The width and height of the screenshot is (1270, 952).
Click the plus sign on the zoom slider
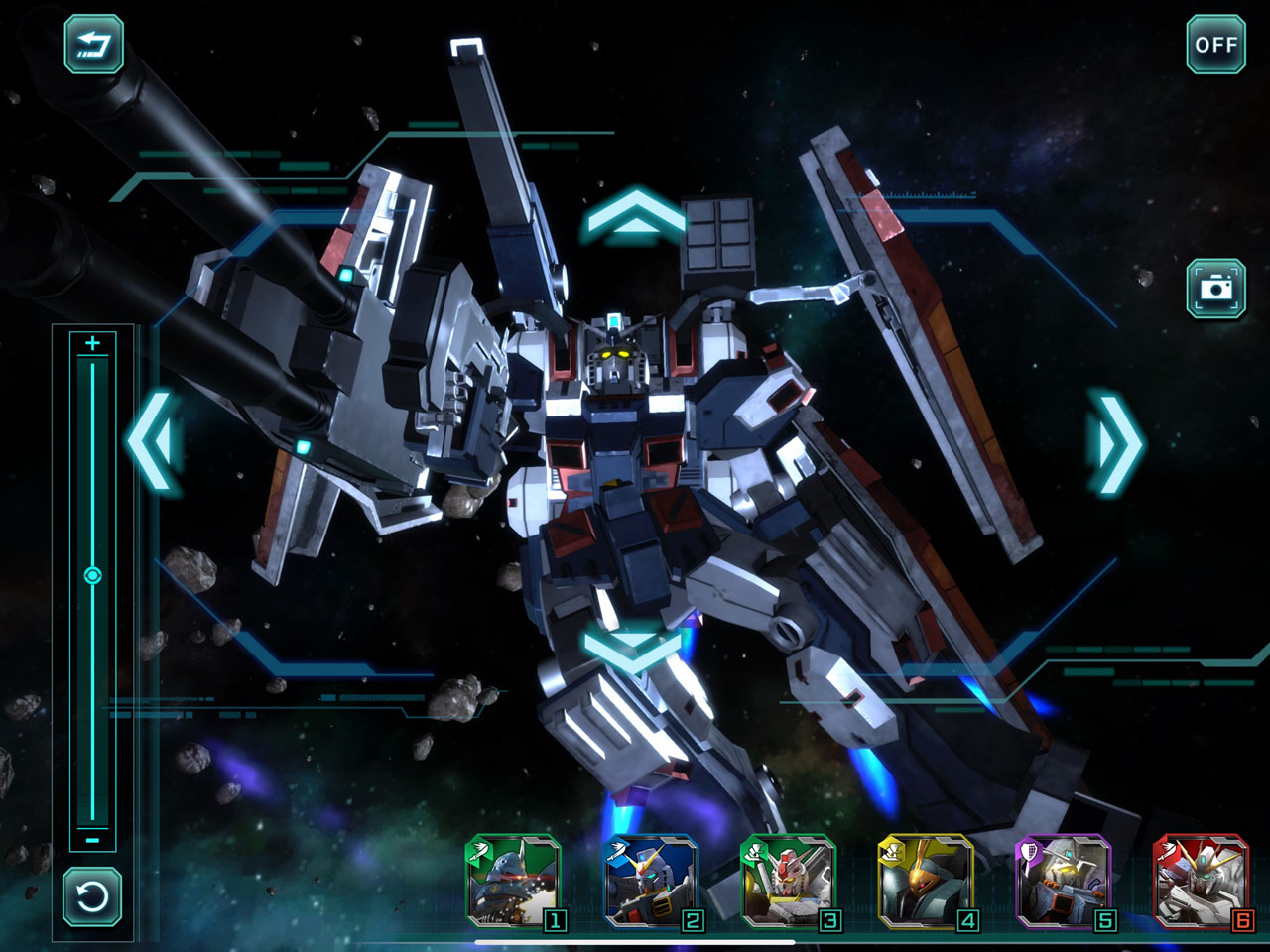pos(93,344)
